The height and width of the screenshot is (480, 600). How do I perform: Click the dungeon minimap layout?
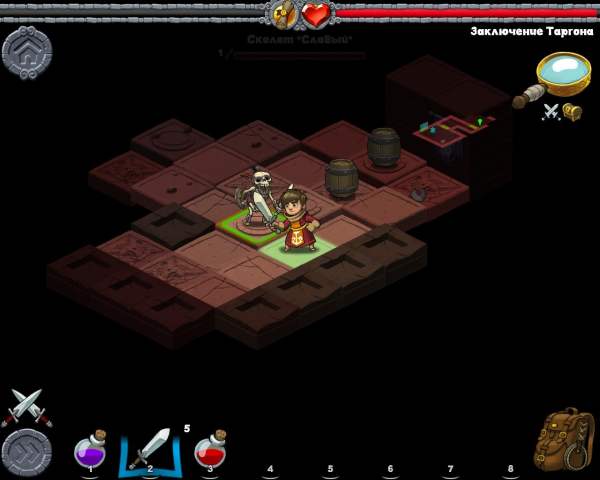450,130
